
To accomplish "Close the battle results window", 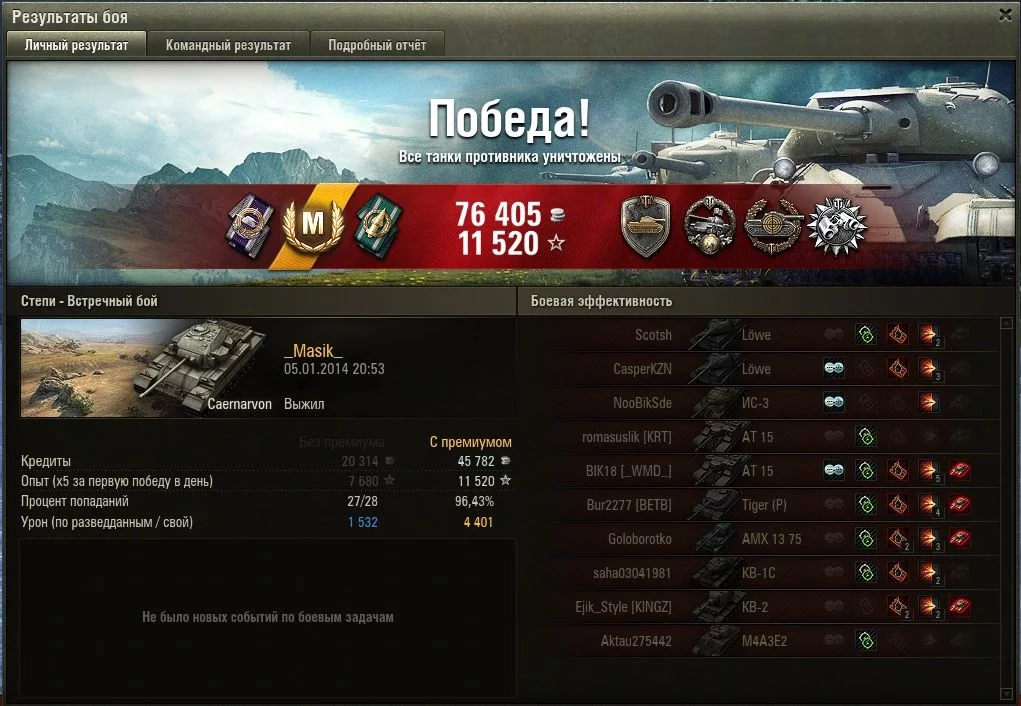I will coord(1005,14).
